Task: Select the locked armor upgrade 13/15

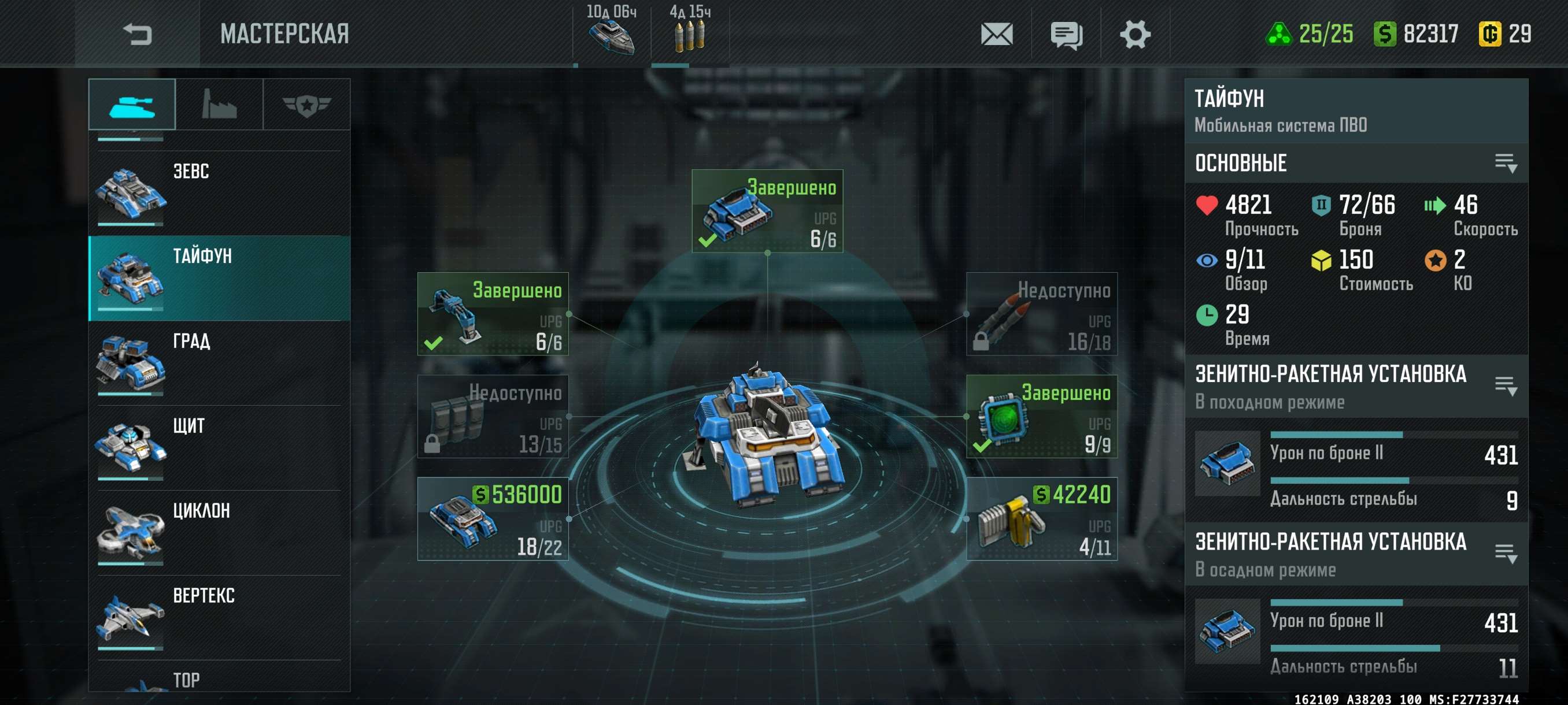Action: 493,416
